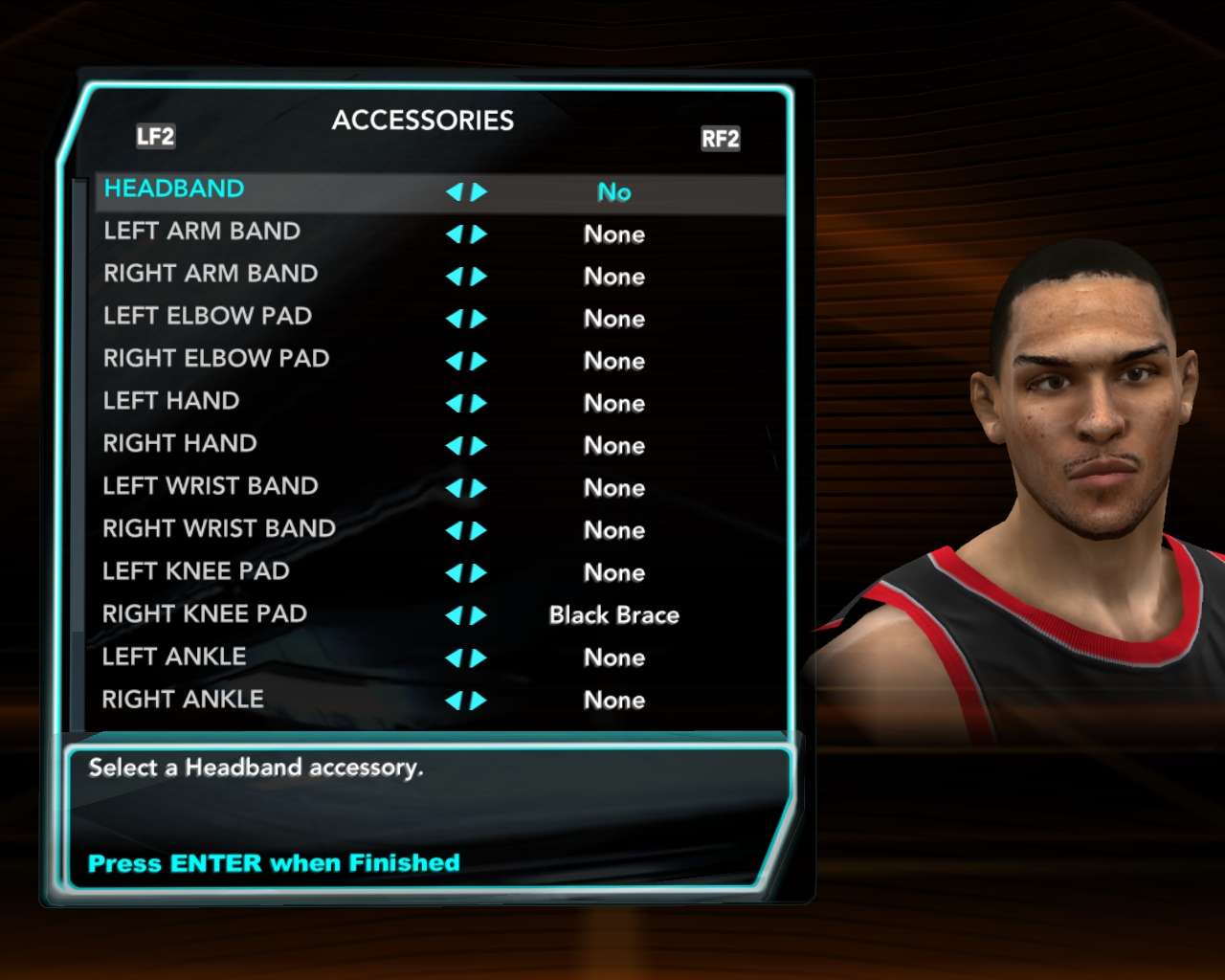Select the Right Knee Pad row

205,614
